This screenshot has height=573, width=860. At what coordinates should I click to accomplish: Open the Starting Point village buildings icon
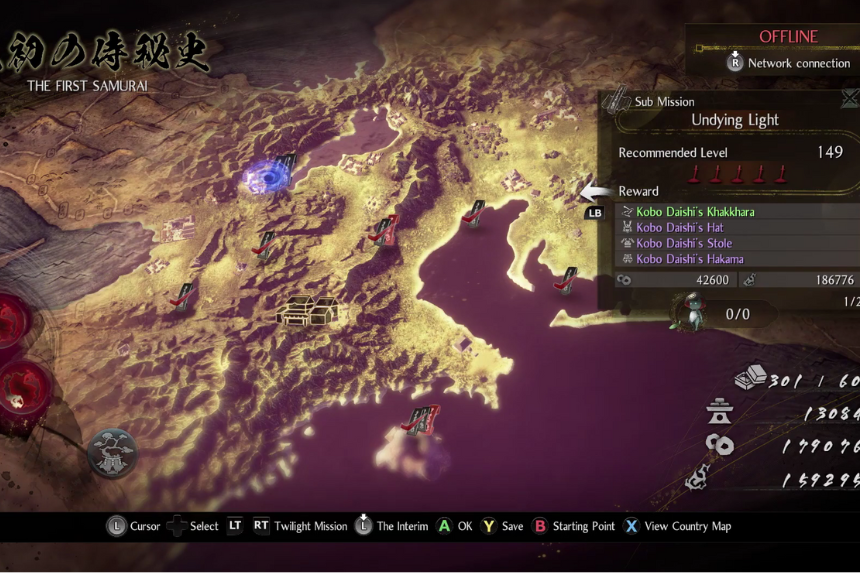point(307,310)
